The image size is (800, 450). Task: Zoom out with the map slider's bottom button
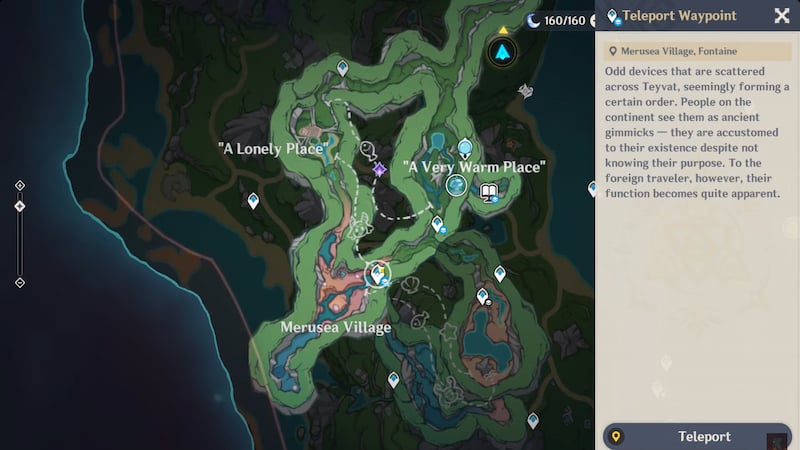click(x=20, y=283)
